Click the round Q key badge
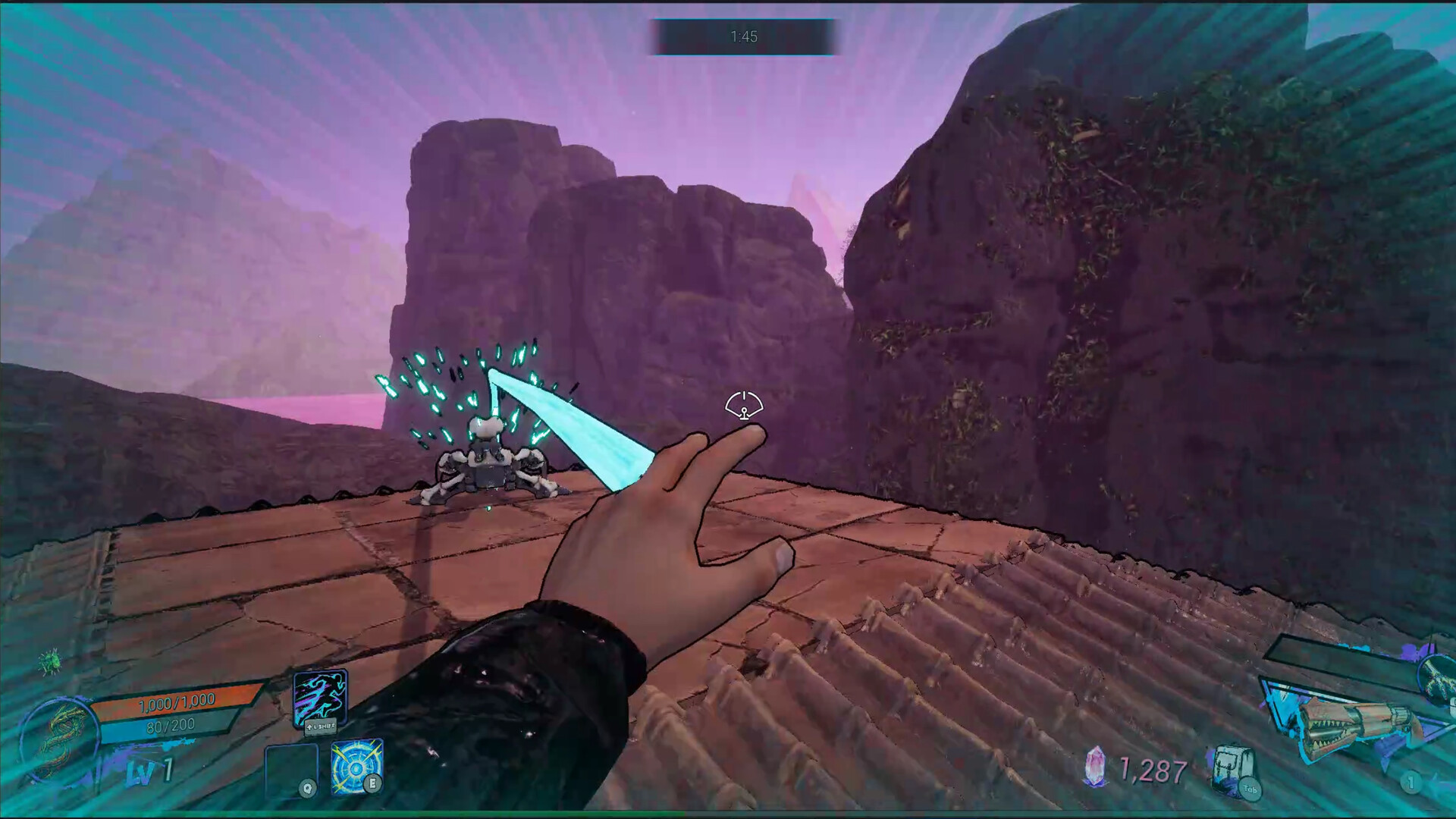The width and height of the screenshot is (1456, 819). (307, 788)
